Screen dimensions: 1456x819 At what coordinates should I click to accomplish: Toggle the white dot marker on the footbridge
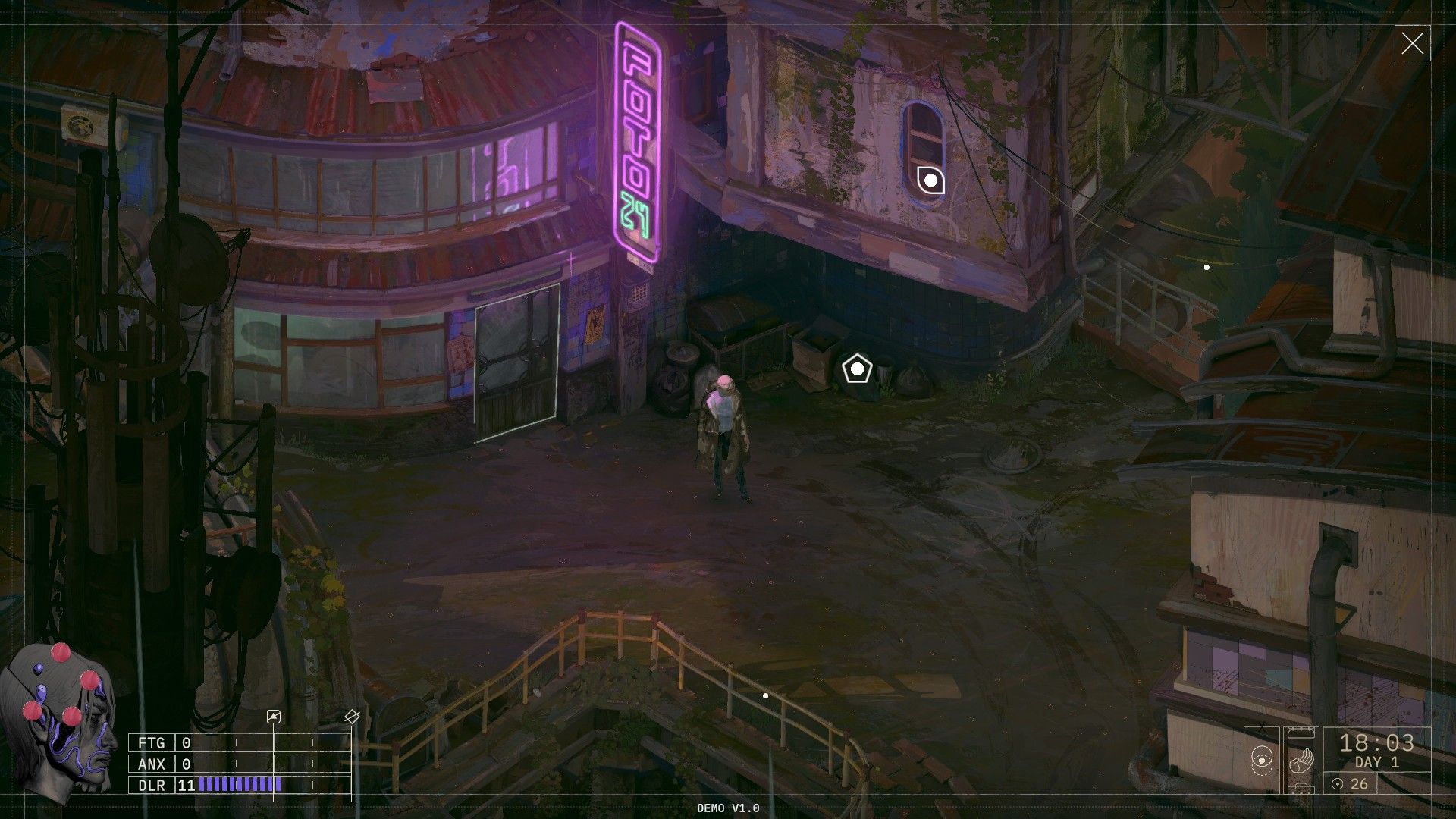[x=764, y=695]
